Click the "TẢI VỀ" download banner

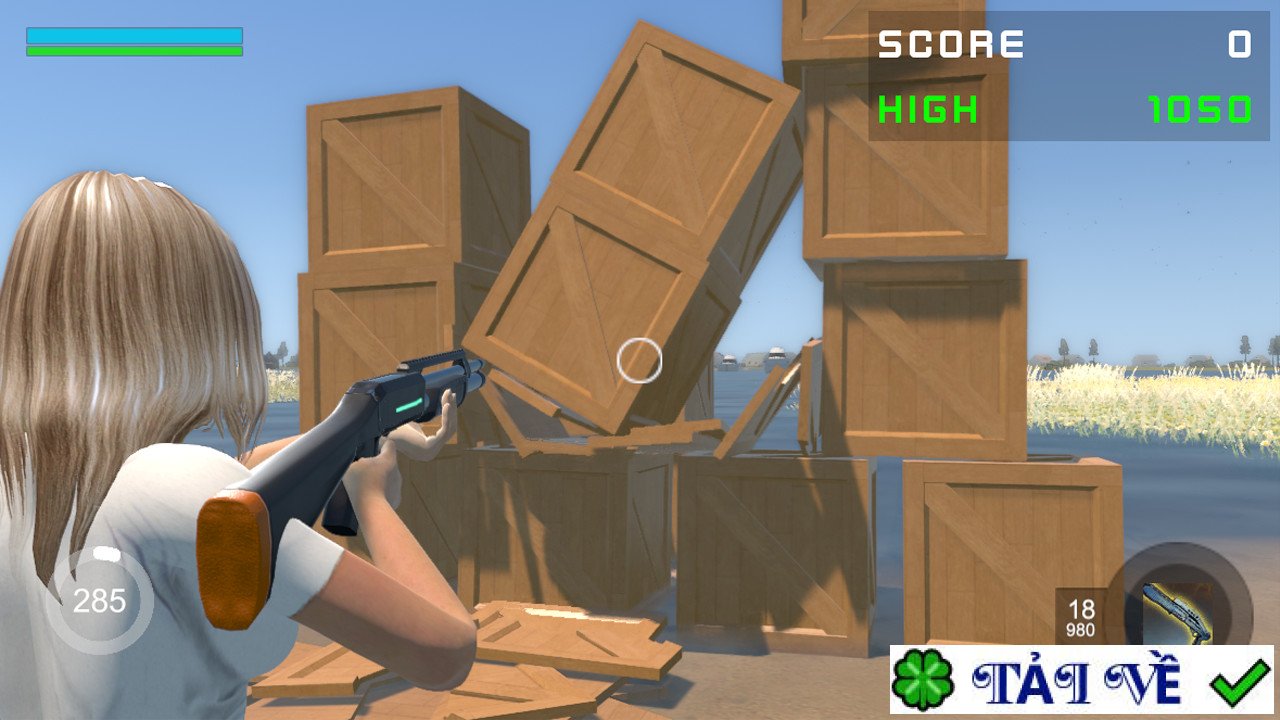[1081, 680]
